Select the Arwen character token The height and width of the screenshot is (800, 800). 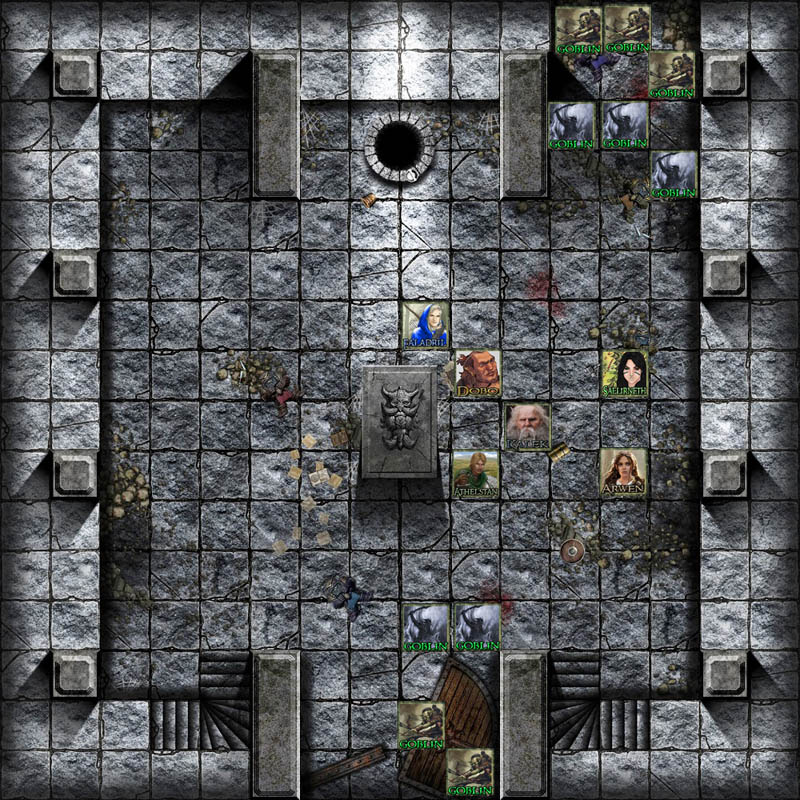coord(624,473)
